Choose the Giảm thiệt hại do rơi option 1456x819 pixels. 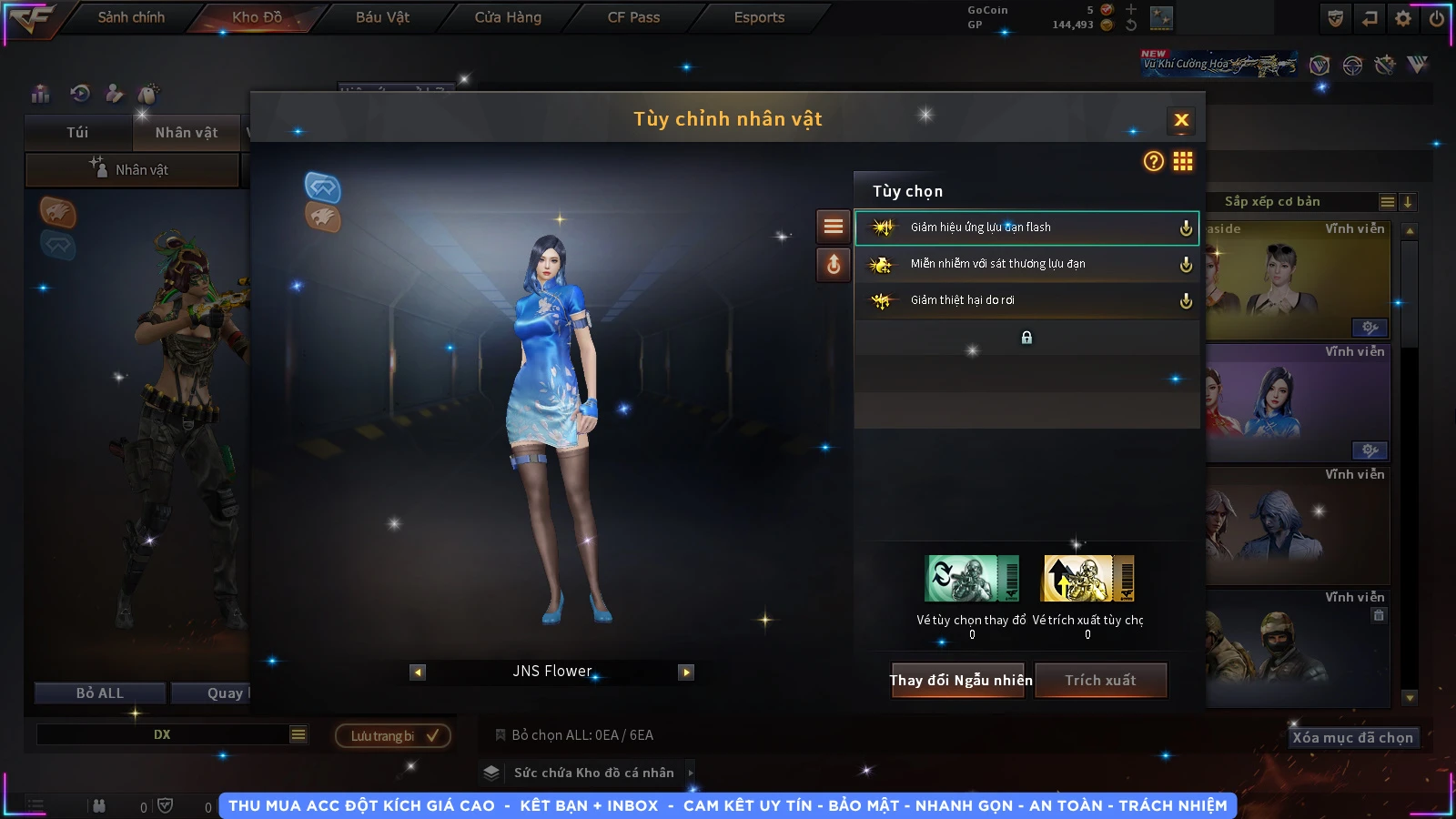tap(1026, 300)
